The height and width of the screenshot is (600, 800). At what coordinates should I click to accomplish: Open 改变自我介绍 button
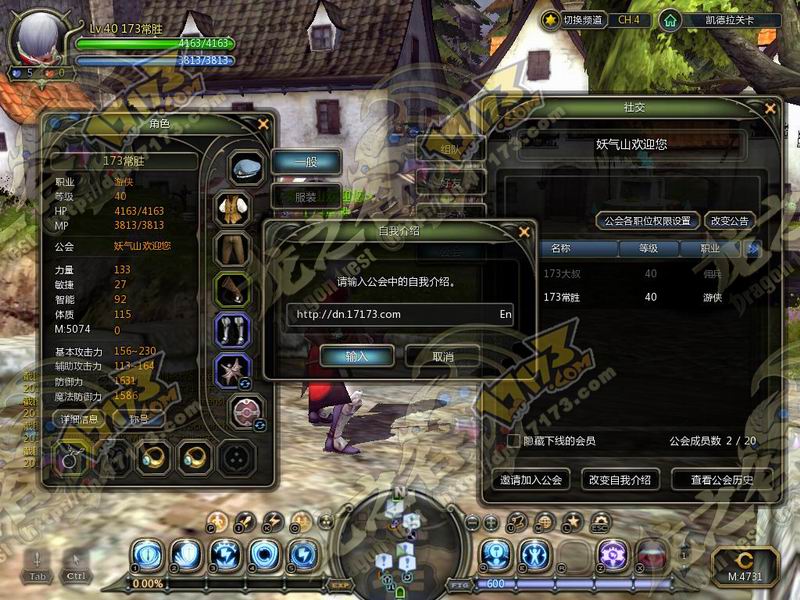click(x=619, y=480)
